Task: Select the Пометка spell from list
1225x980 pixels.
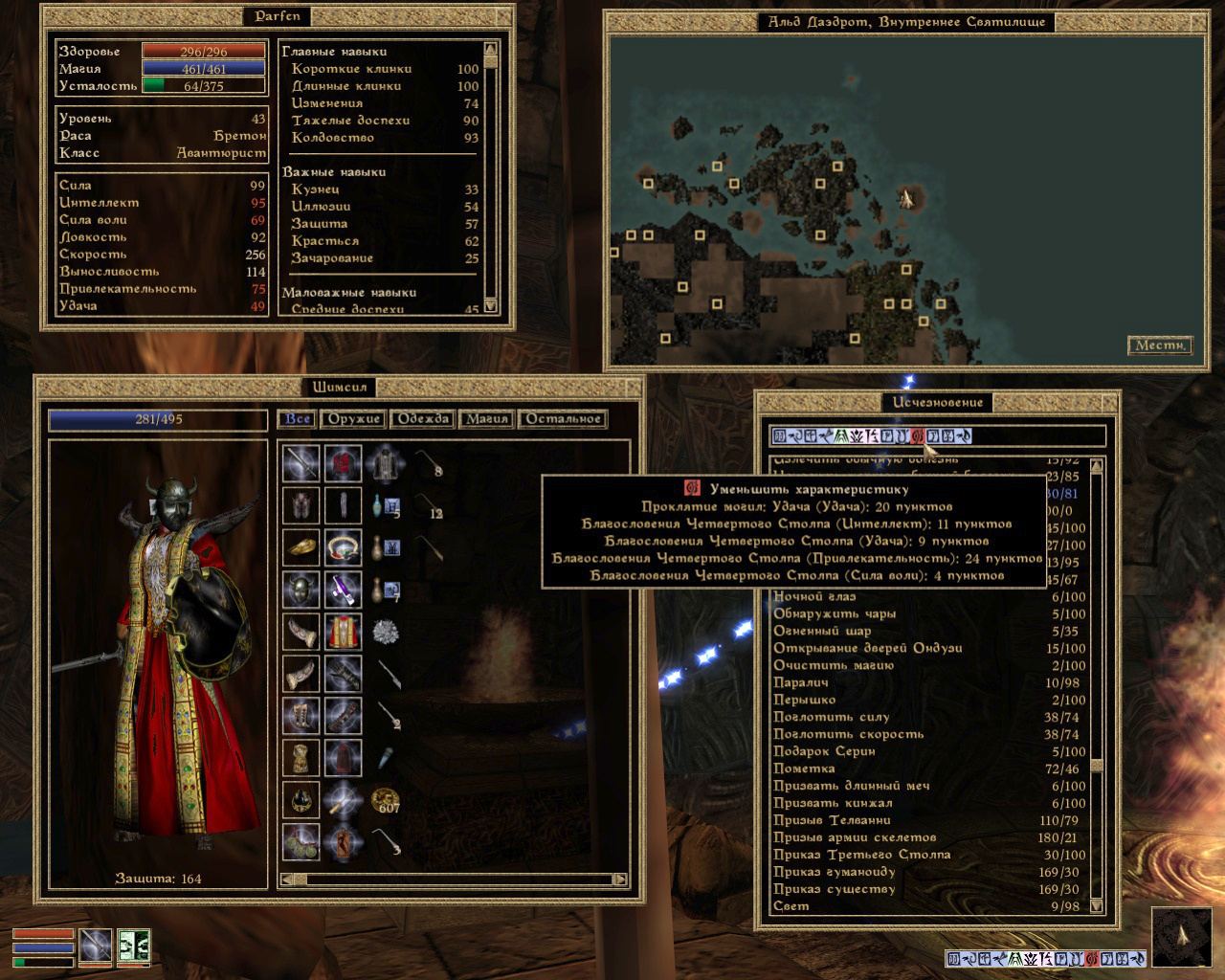Action: click(x=804, y=769)
